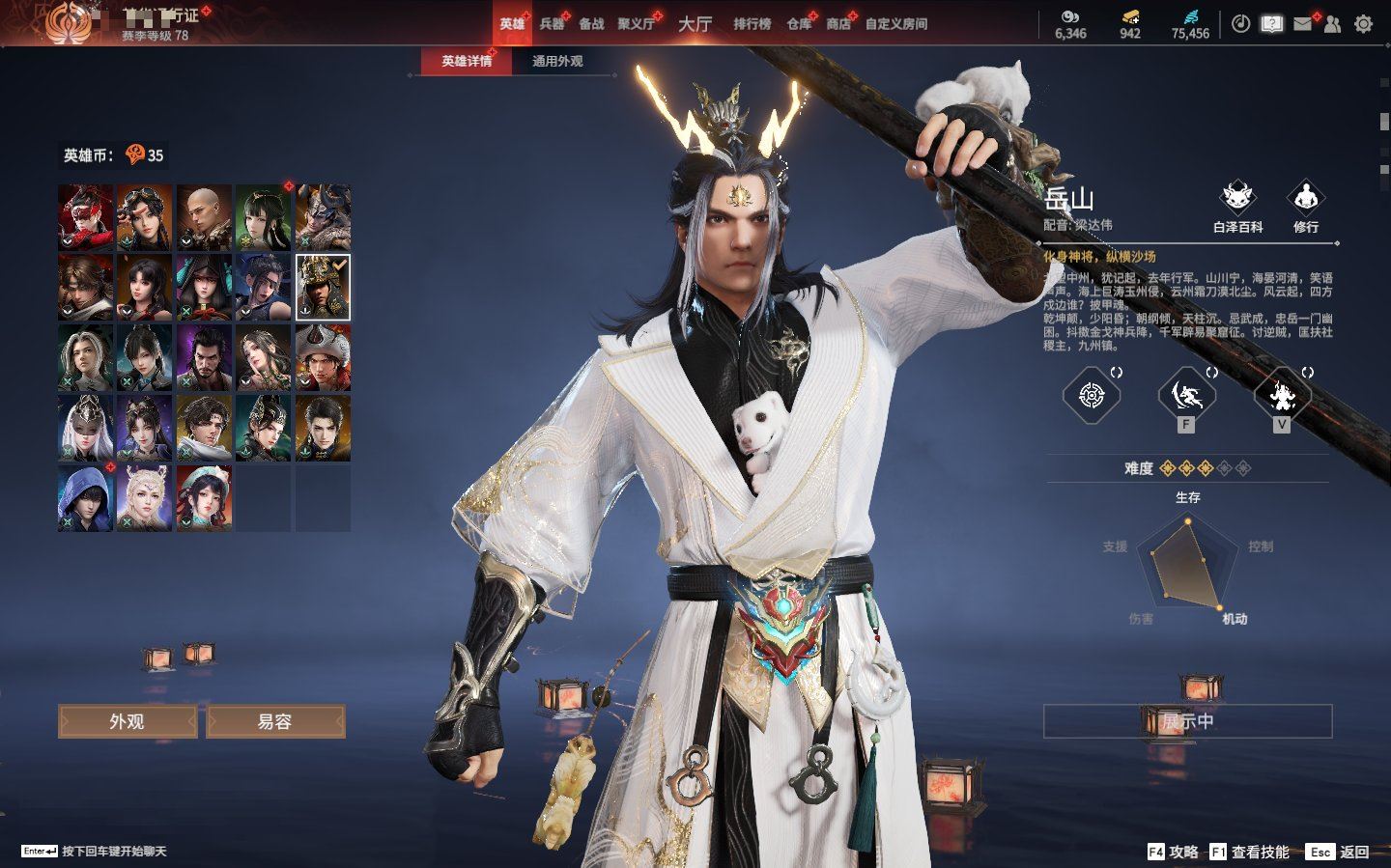The height and width of the screenshot is (868, 1391).
Task: Visit the 商店 shop
Action: pos(838,23)
